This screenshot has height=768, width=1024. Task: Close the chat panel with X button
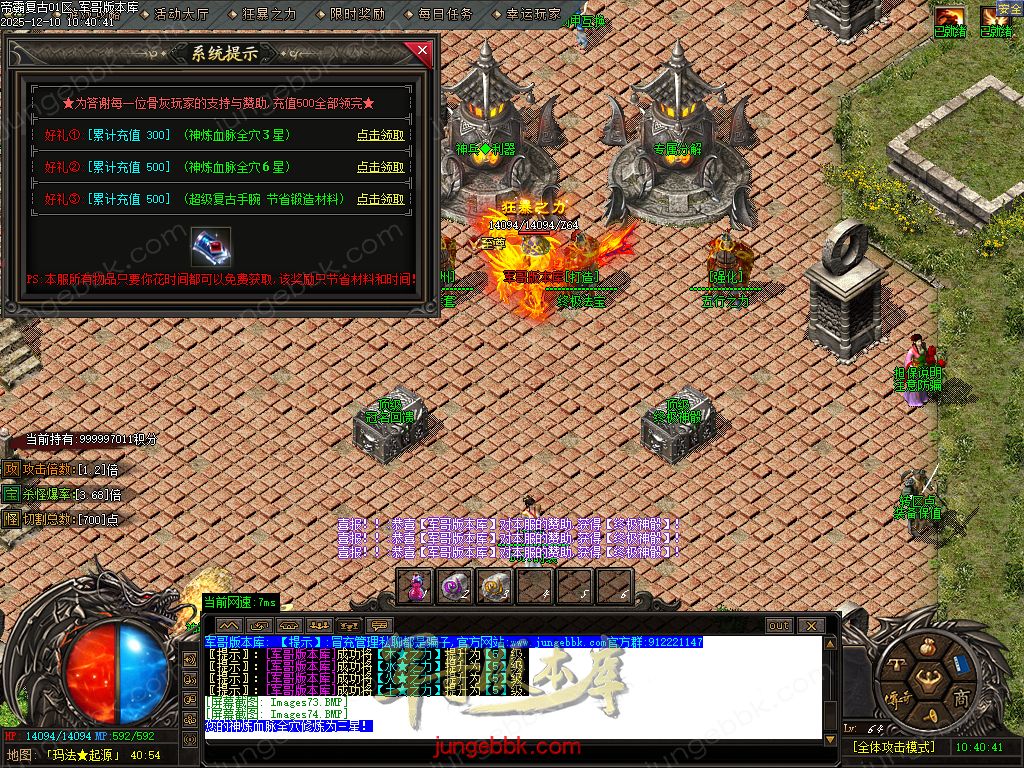coord(810,625)
